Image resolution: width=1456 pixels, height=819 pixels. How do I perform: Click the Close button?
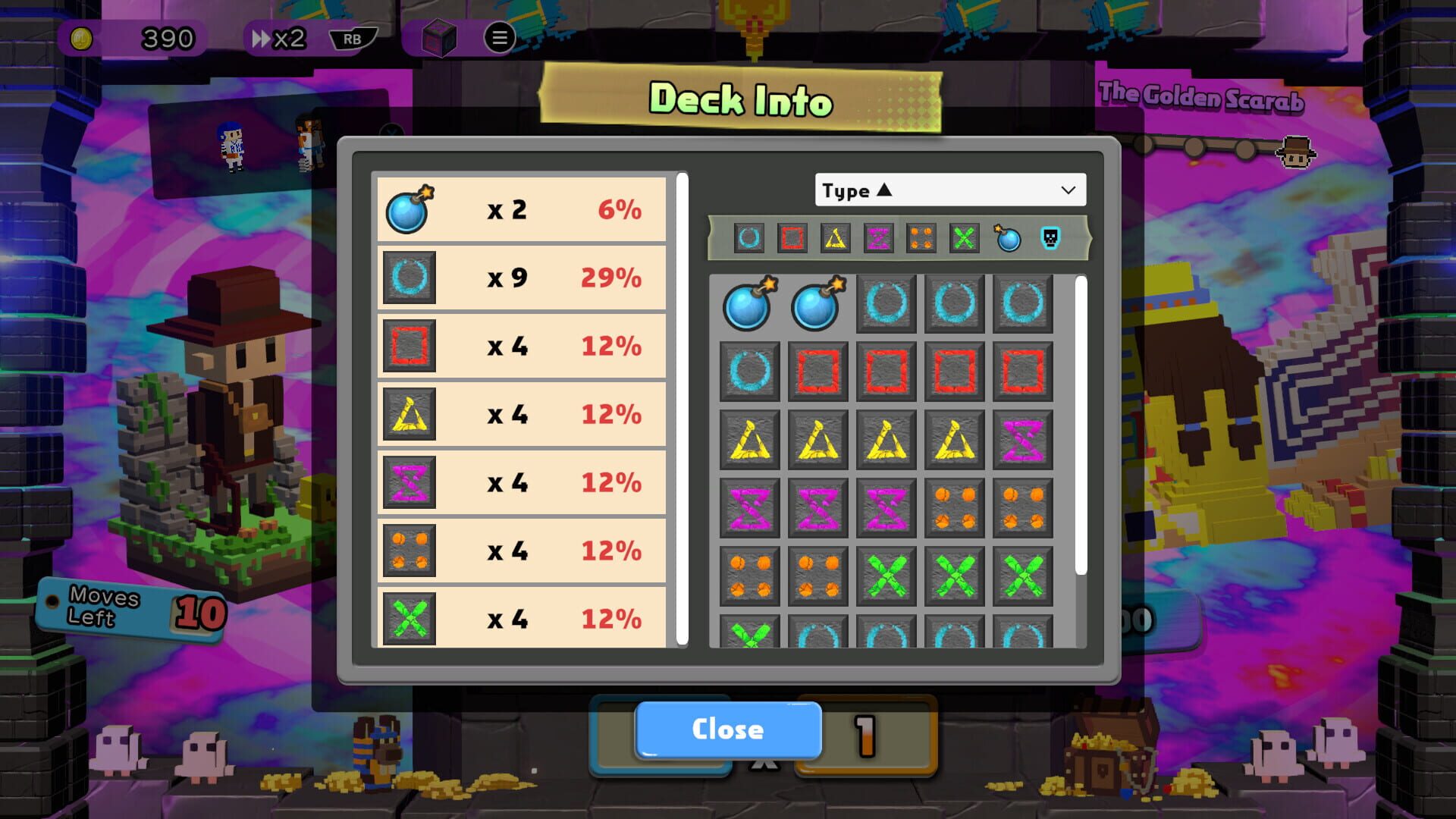tap(727, 730)
